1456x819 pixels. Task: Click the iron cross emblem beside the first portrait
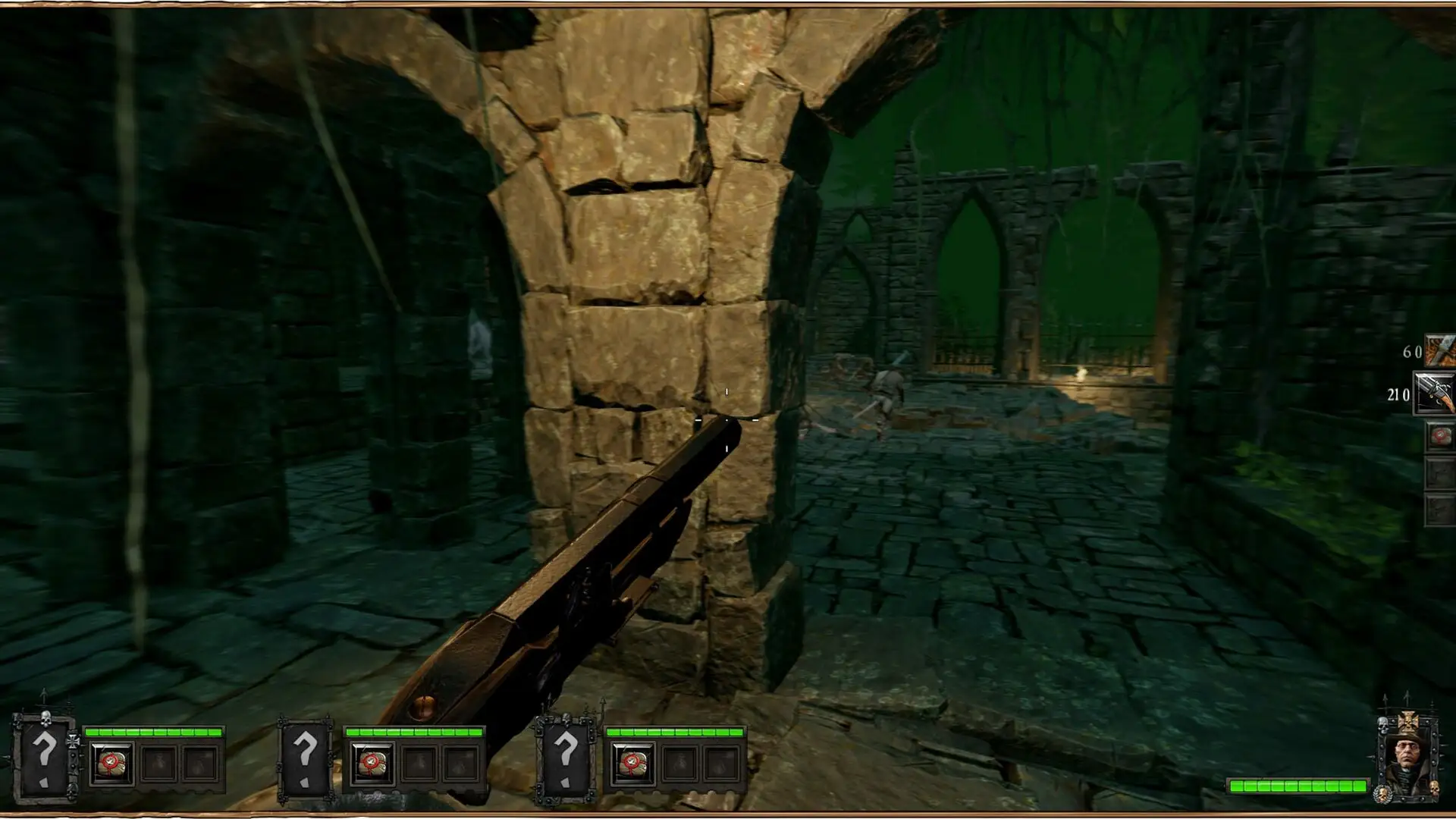[74, 741]
